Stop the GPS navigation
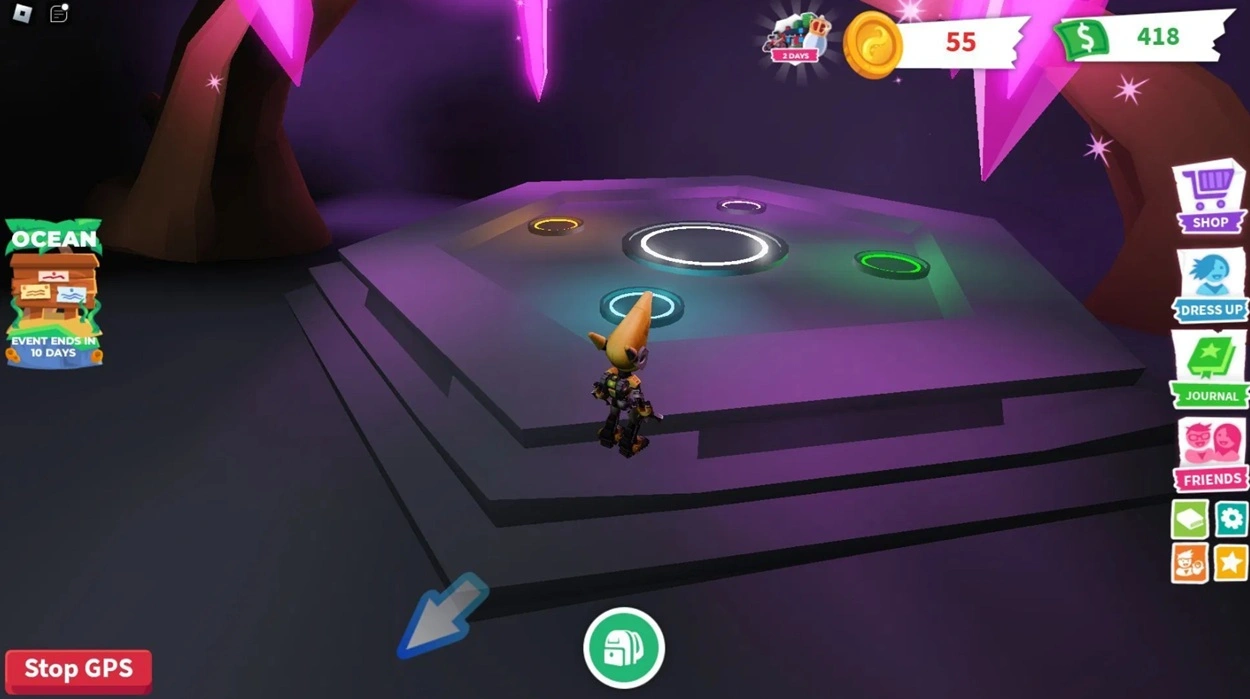1250x699 pixels. click(78, 670)
